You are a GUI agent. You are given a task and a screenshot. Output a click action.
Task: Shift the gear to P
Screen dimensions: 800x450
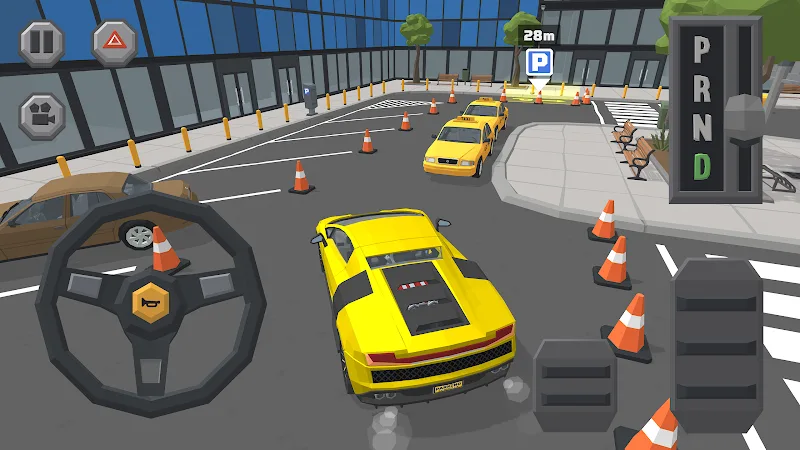[x=703, y=49]
